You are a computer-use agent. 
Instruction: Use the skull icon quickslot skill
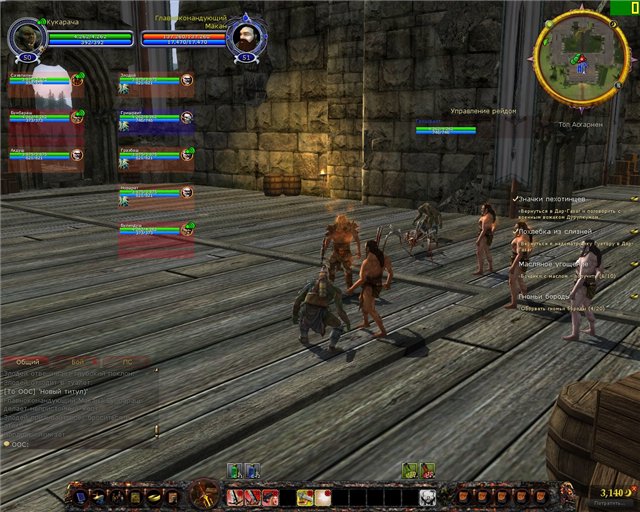click(426, 496)
